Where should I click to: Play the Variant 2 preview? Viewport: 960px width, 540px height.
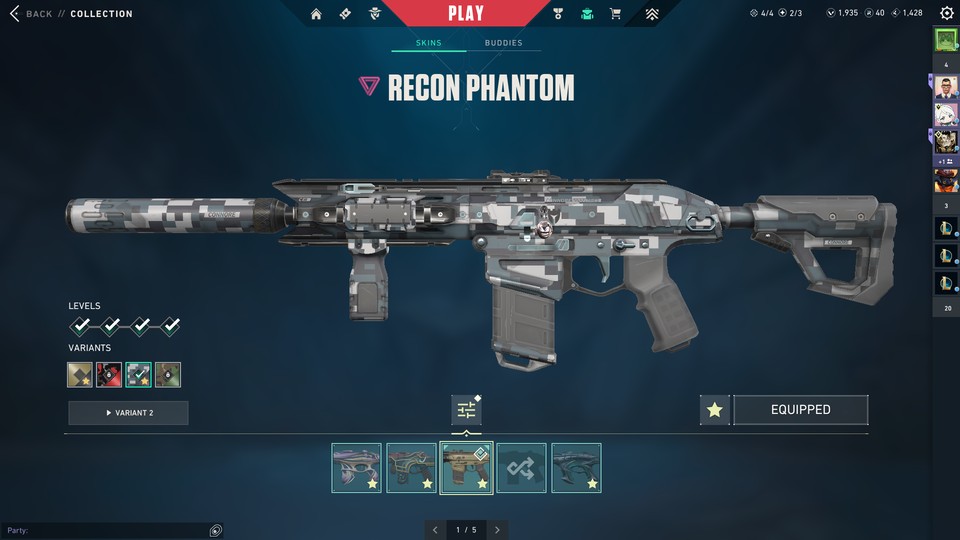[128, 413]
